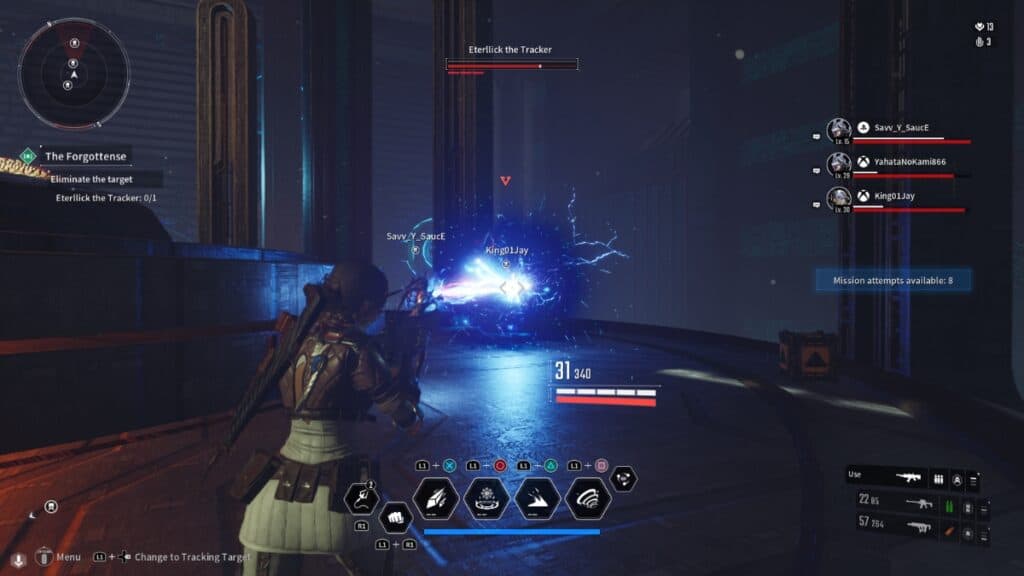Use the grappling hook ability

(x=360, y=495)
